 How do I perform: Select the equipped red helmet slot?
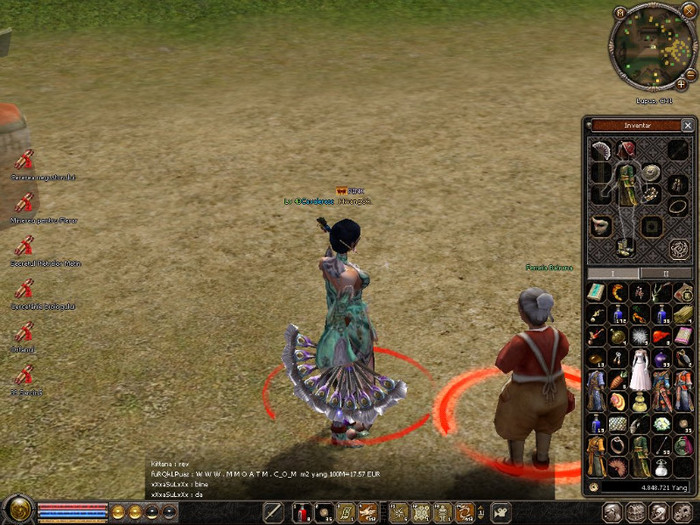(626, 150)
